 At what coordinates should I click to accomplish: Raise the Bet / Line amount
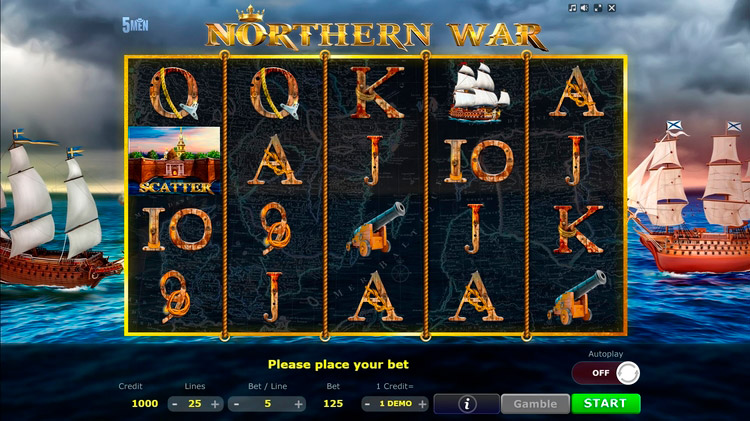[298, 404]
